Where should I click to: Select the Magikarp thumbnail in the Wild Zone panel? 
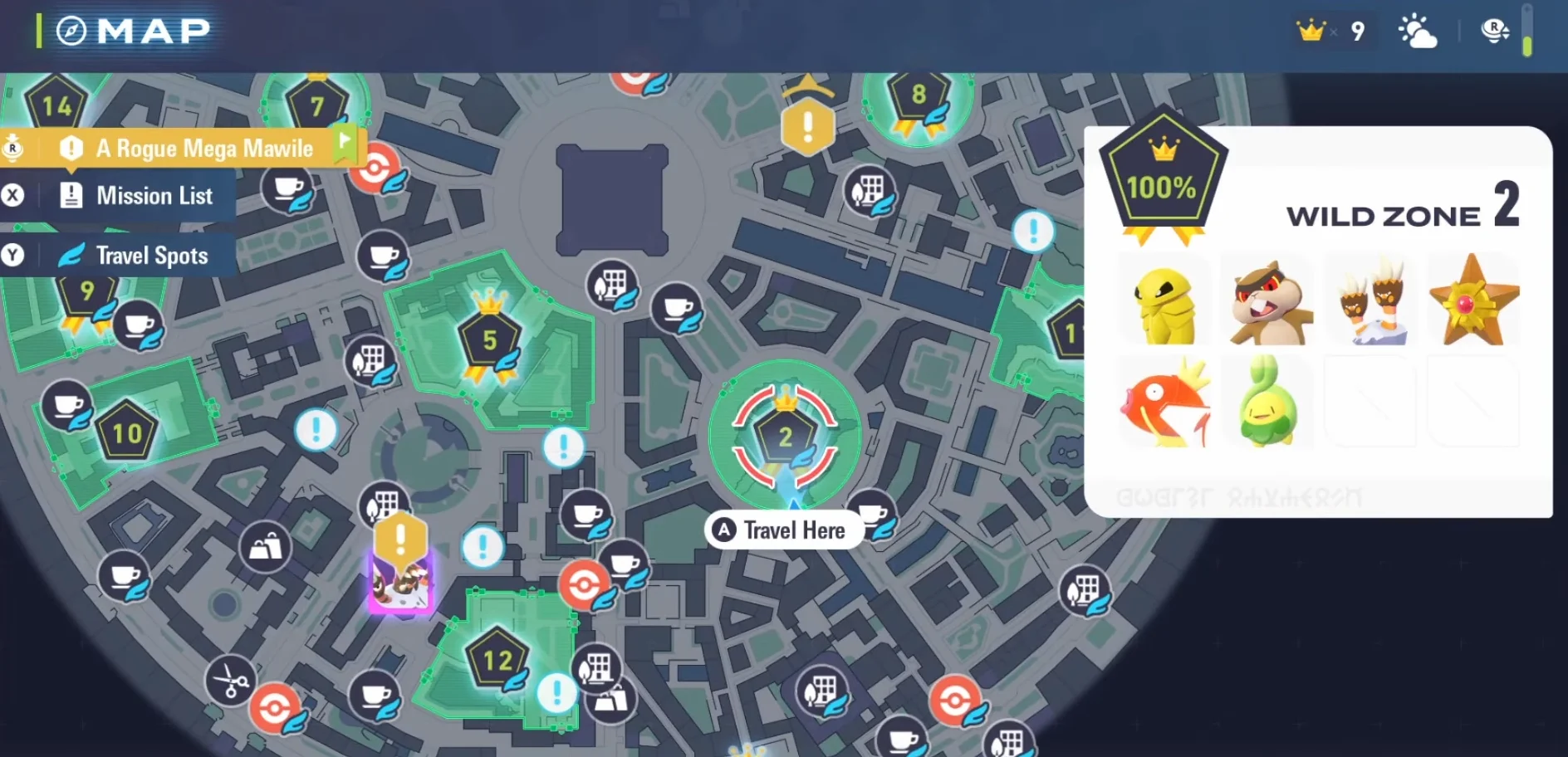1164,402
